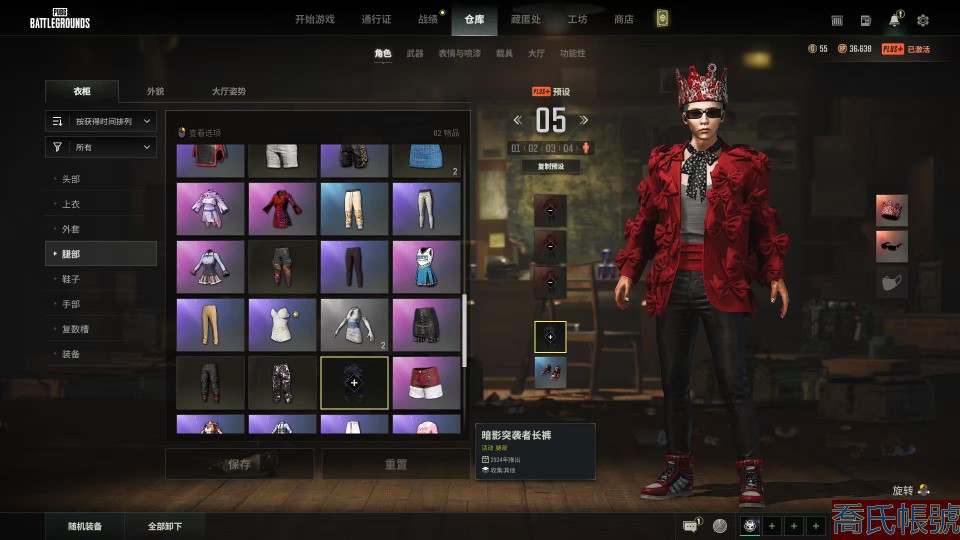Click the 重置 reset button
The height and width of the screenshot is (540, 960).
coord(396,464)
